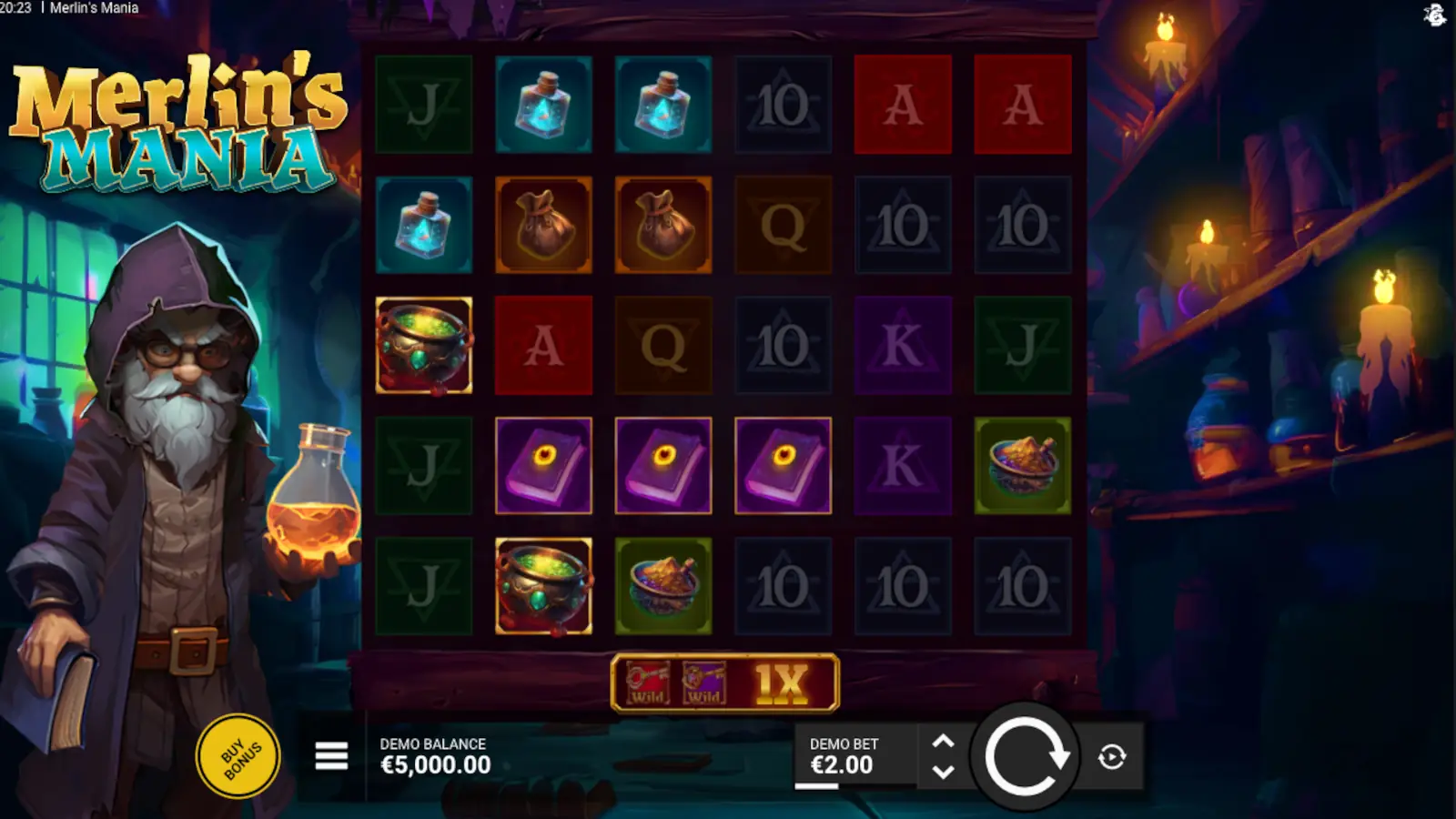Open the Buy Bonus option
This screenshot has height=819, width=1456.
[237, 755]
